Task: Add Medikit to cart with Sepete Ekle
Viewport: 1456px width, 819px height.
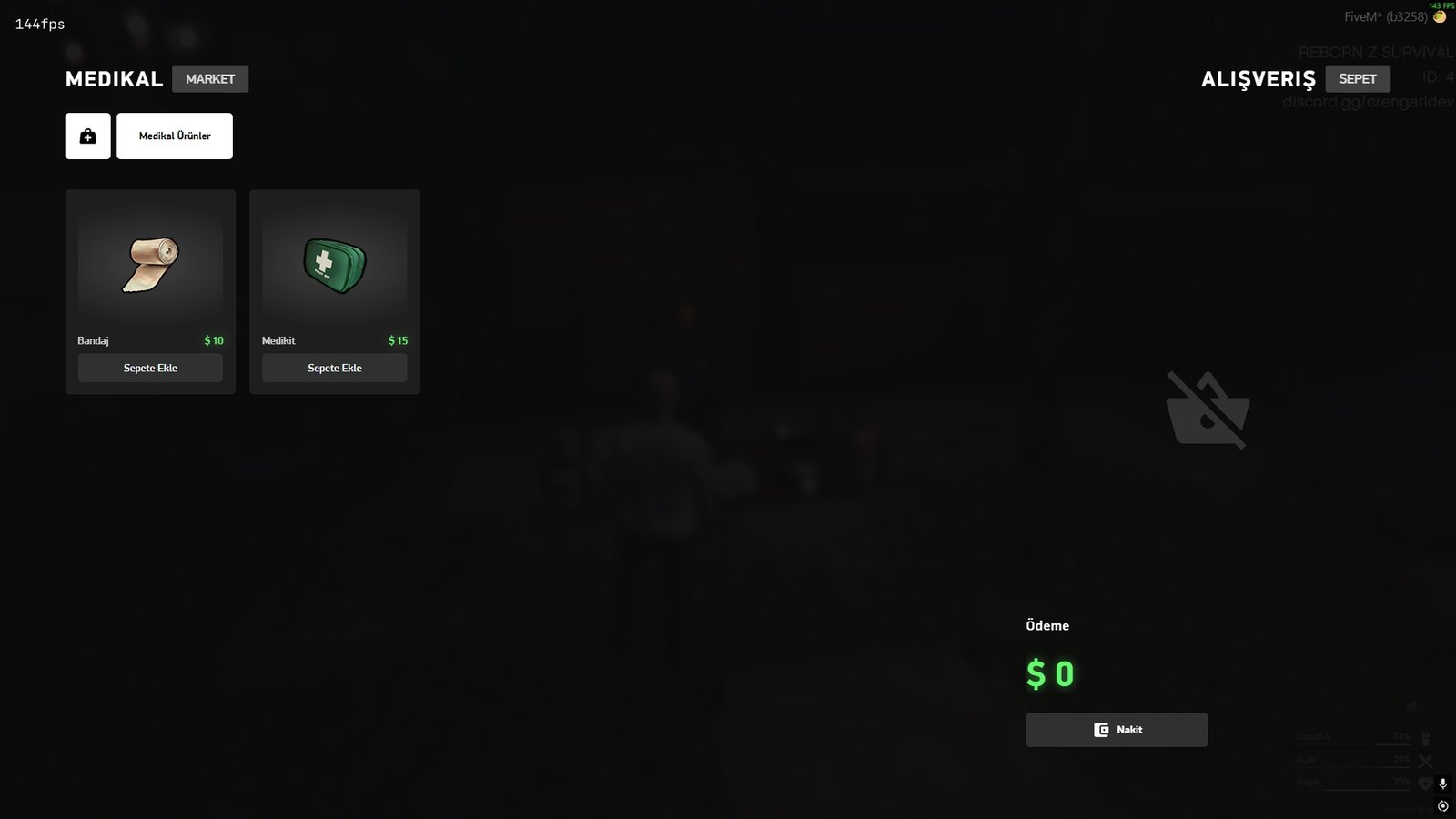Action: point(333,368)
